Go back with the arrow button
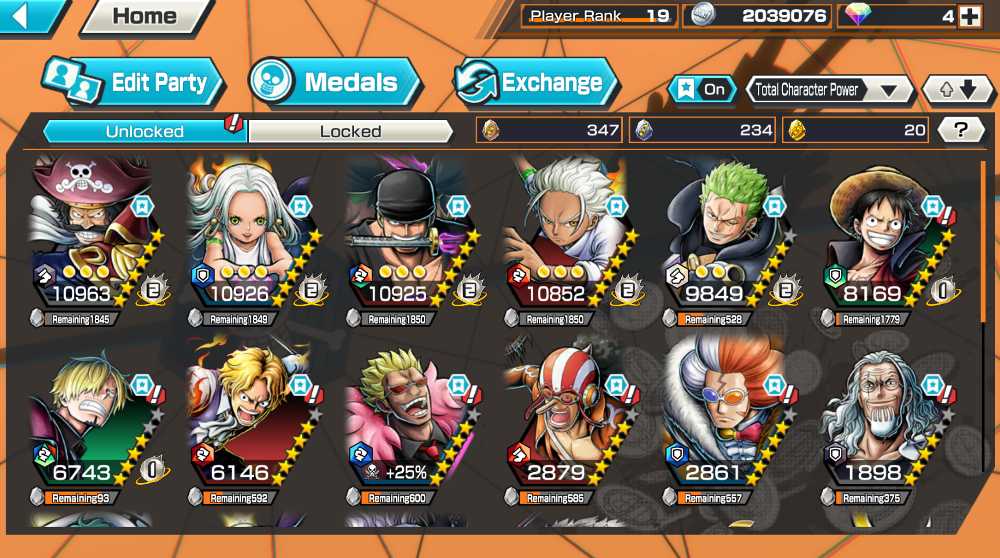 click(x=27, y=16)
